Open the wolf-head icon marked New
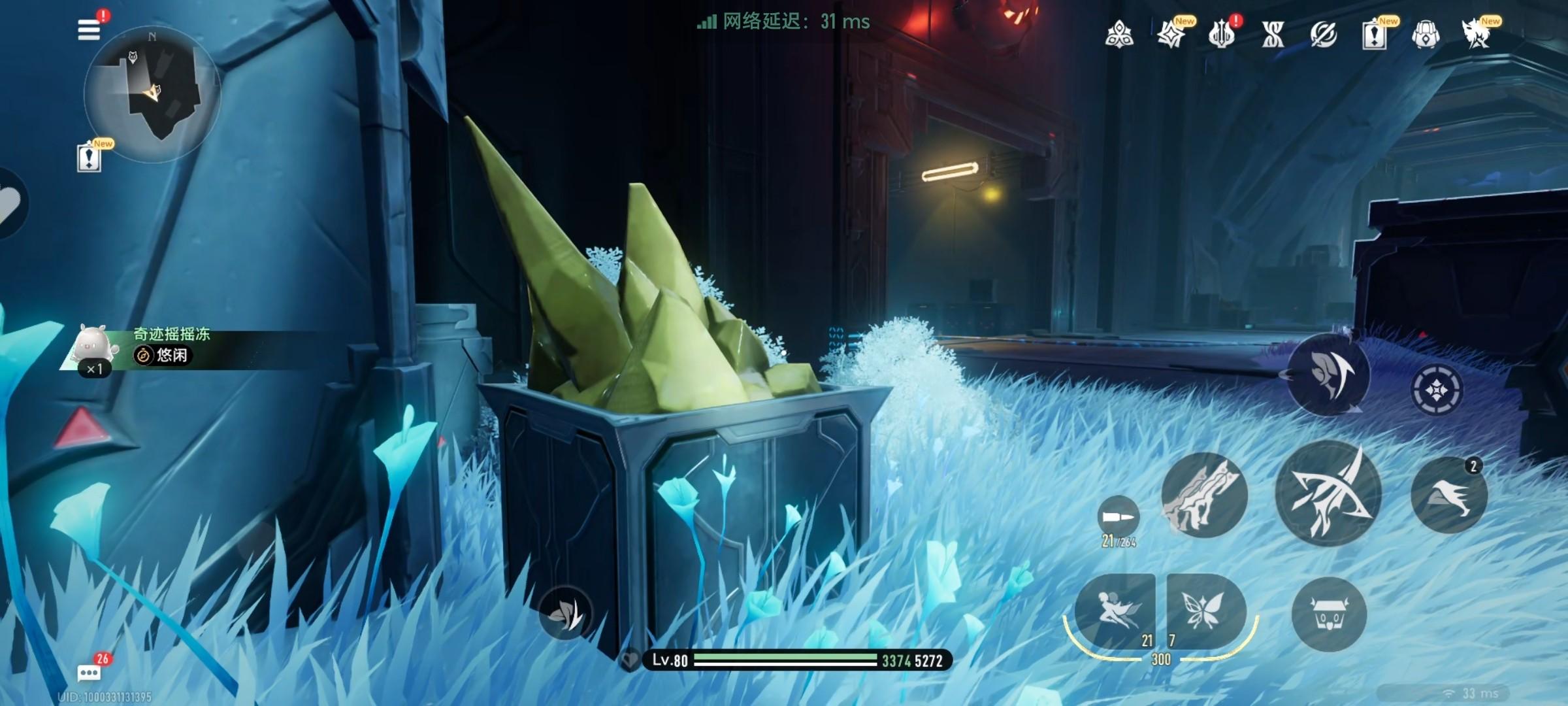Screen dimensions: 1568x706 coord(1477,34)
